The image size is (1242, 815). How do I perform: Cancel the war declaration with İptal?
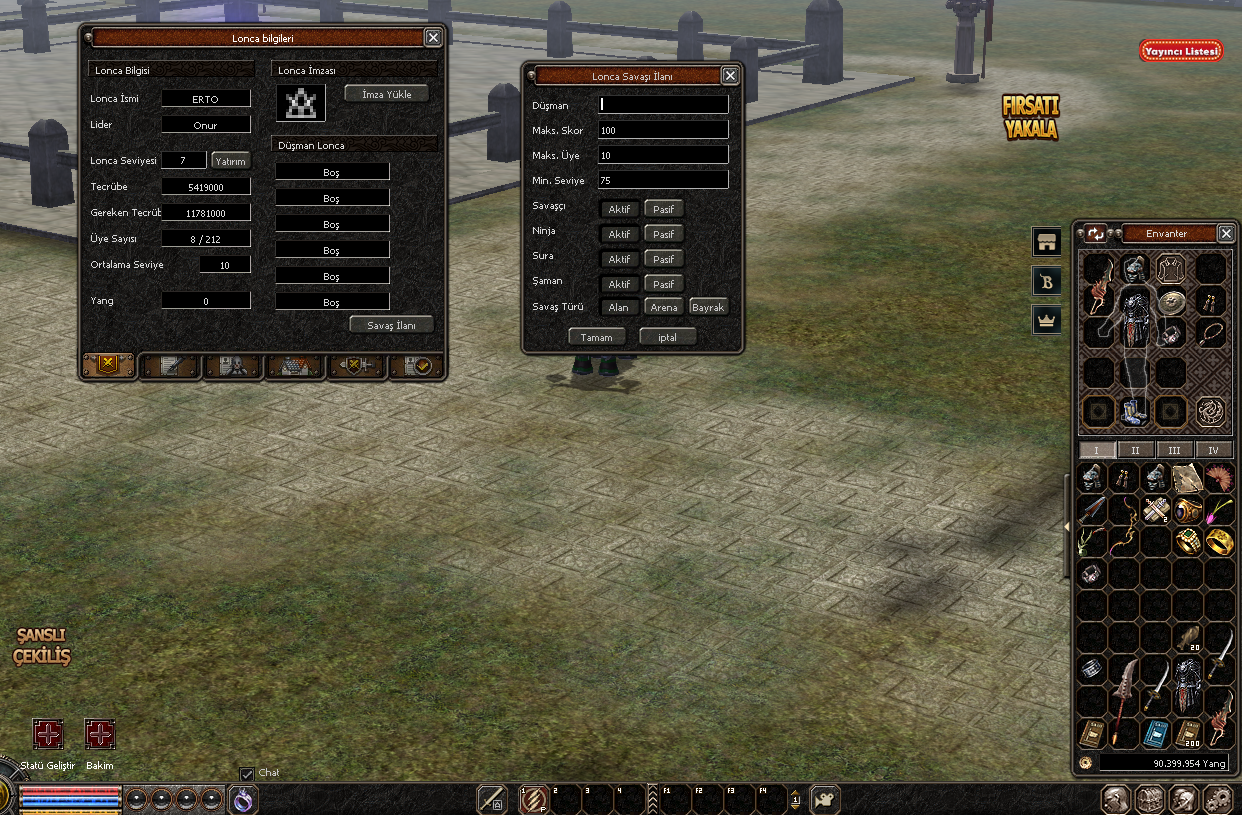coord(667,337)
